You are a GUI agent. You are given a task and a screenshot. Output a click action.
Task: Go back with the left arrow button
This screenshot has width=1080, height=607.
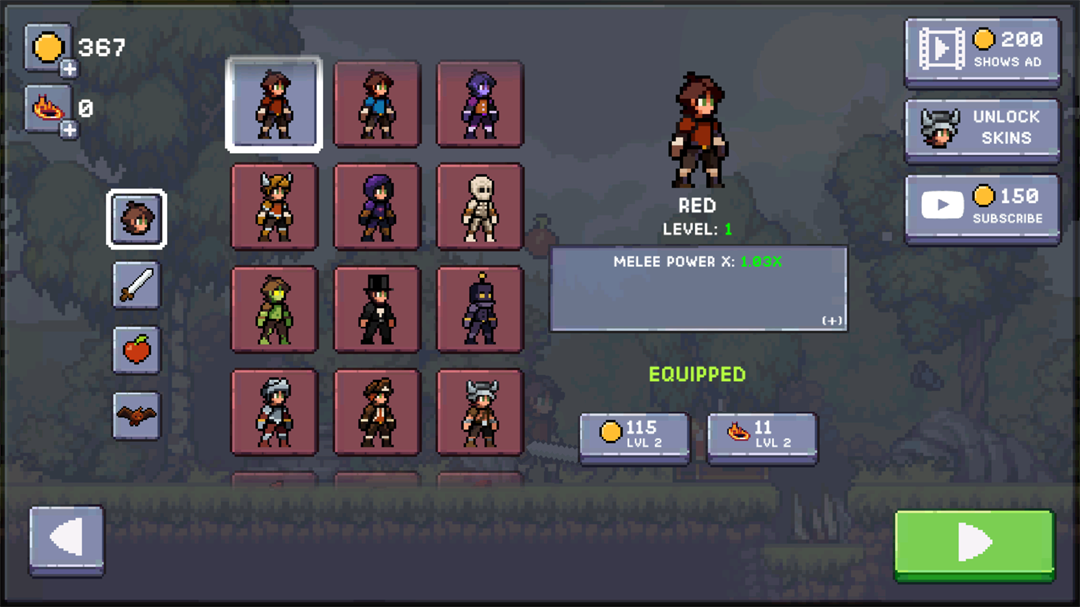[x=67, y=540]
